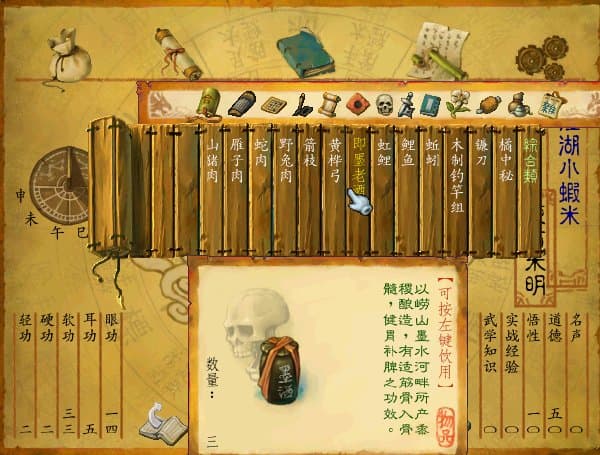The width and height of the screenshot is (600, 455).
Task: Select the red square category icon
Action: 358,103
